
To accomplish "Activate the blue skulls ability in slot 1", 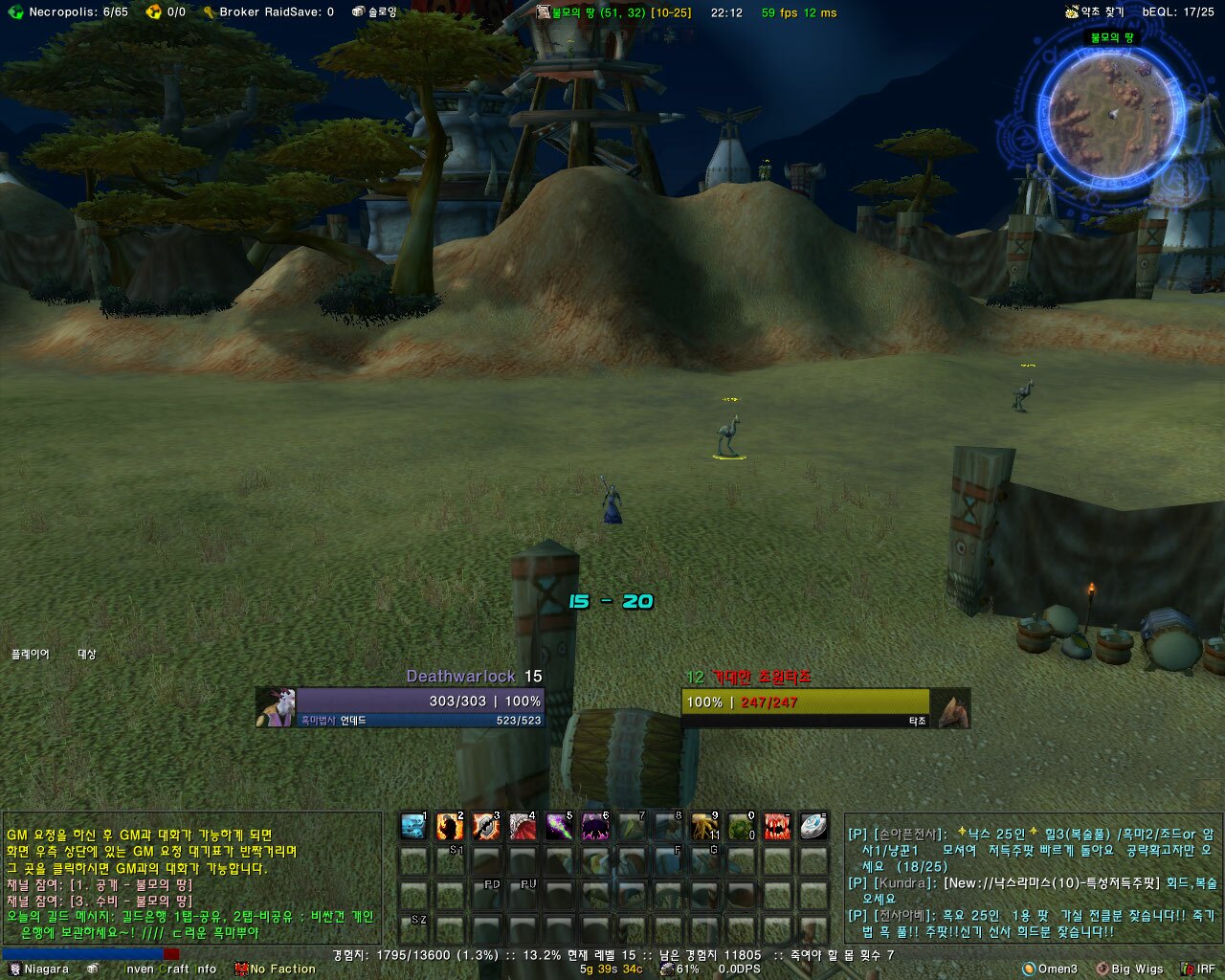I will 413,826.
